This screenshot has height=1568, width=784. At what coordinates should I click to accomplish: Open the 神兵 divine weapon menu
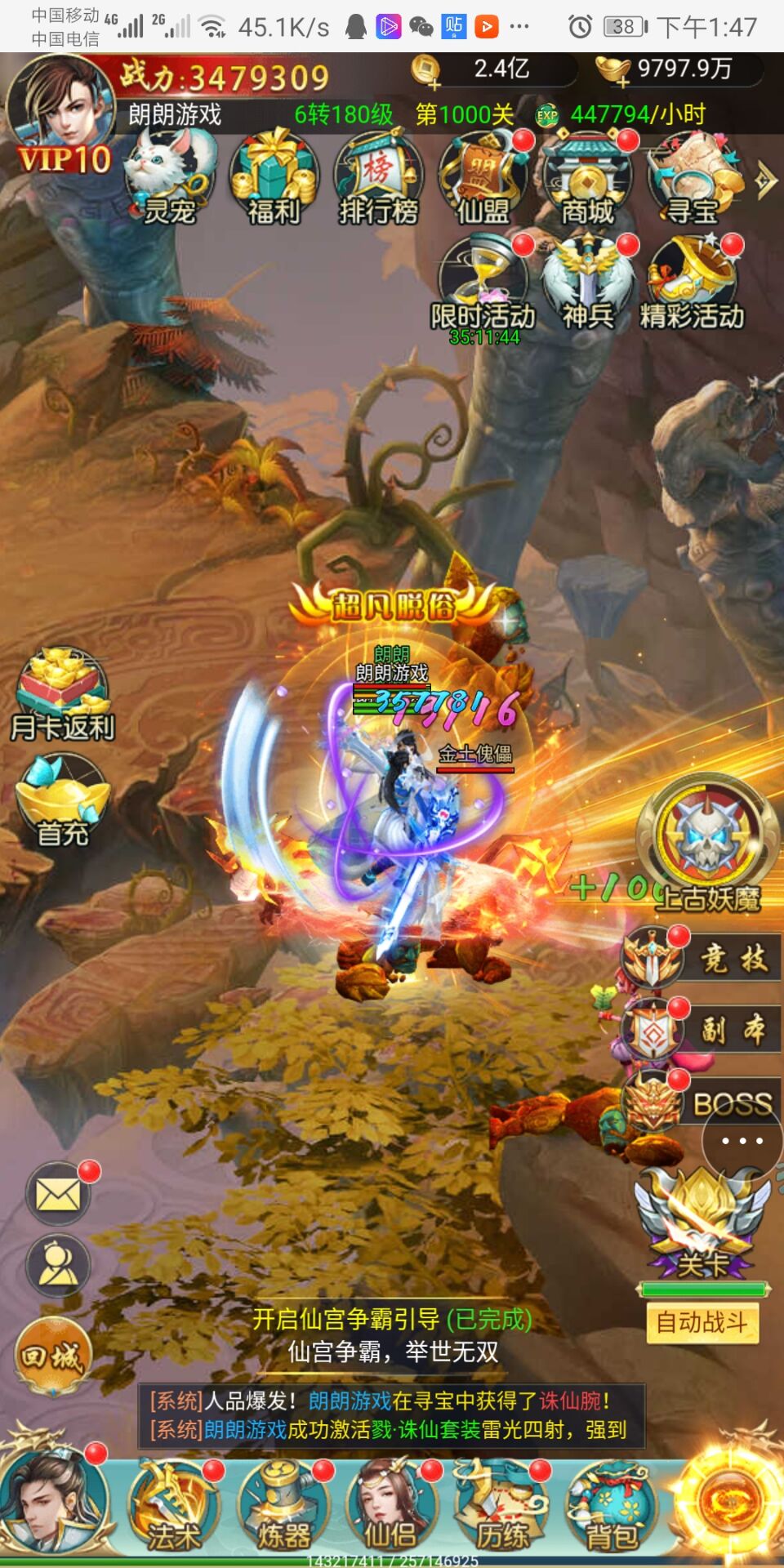587,283
